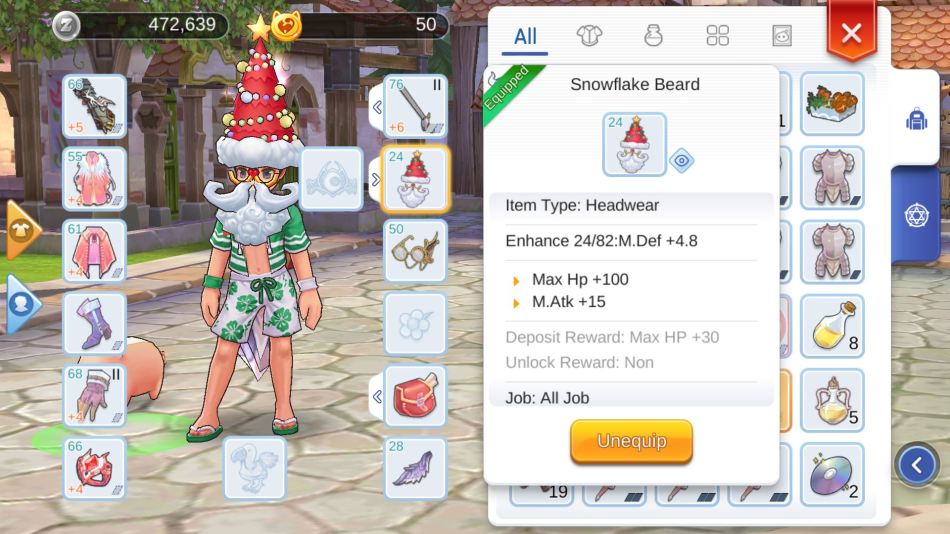This screenshot has height=534, width=950.
Task: Select the empty mount bird slot
Action: pos(254,467)
